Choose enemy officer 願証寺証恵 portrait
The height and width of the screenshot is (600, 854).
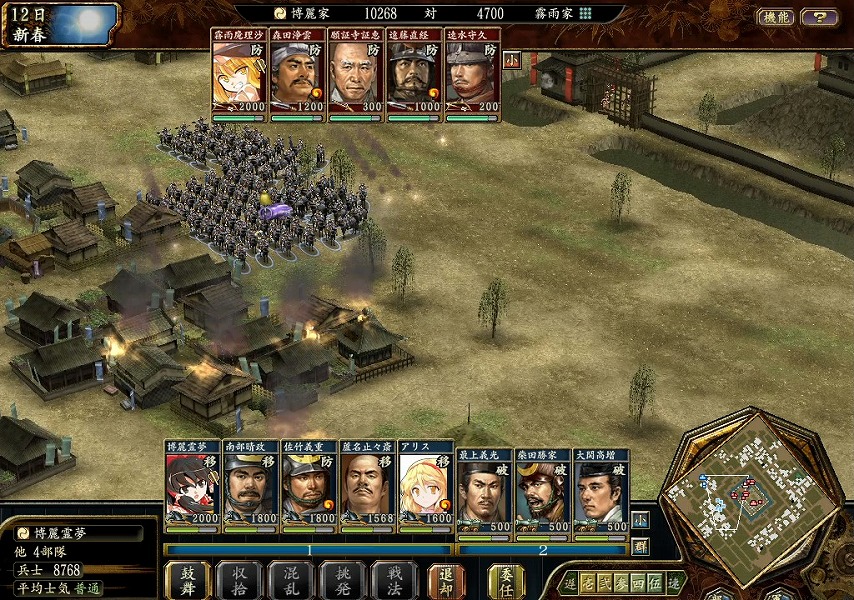click(356, 76)
